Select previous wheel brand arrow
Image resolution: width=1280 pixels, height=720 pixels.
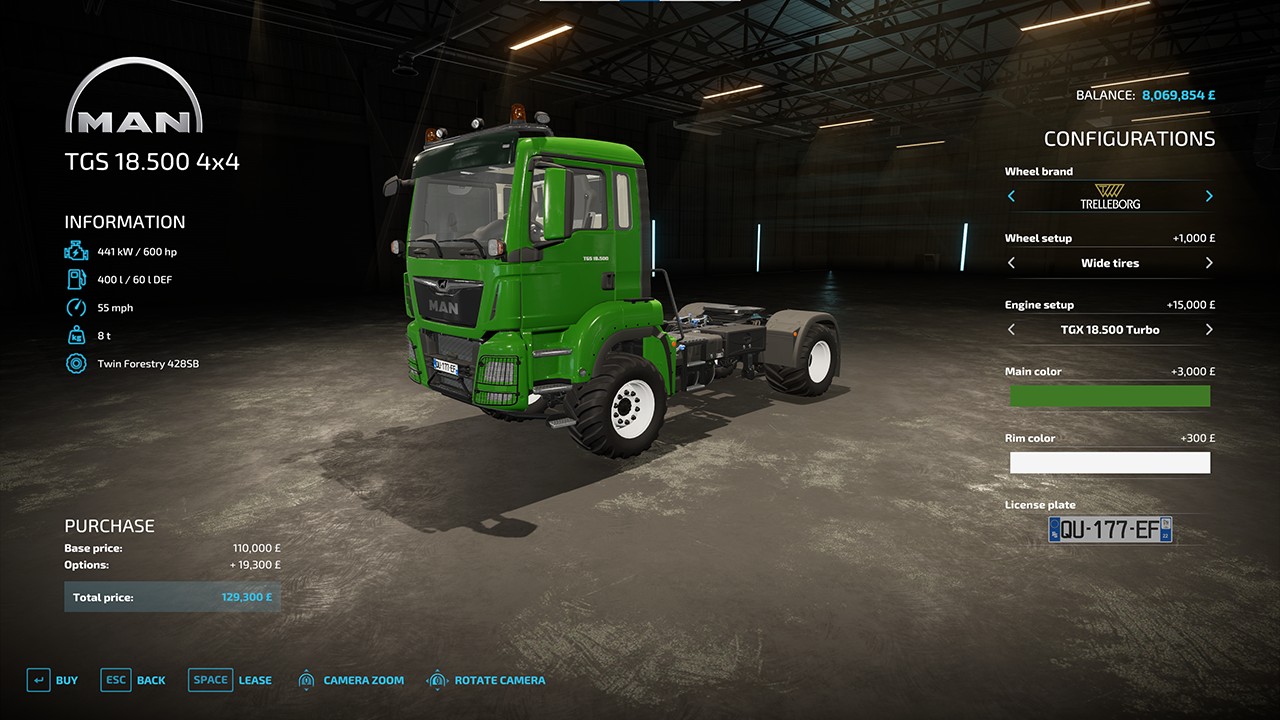tap(1011, 196)
